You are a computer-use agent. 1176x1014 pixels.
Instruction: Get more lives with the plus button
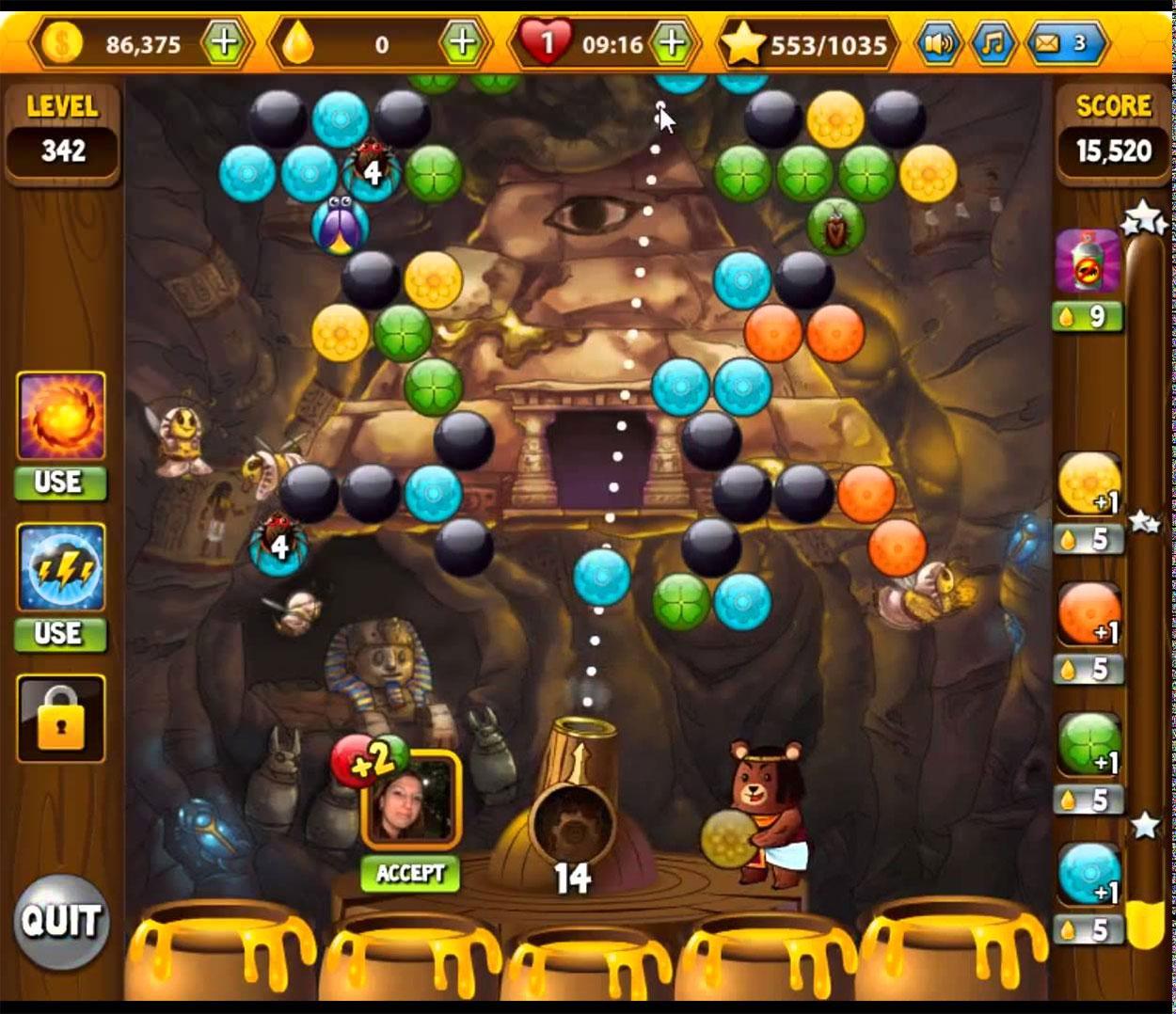[x=672, y=42]
